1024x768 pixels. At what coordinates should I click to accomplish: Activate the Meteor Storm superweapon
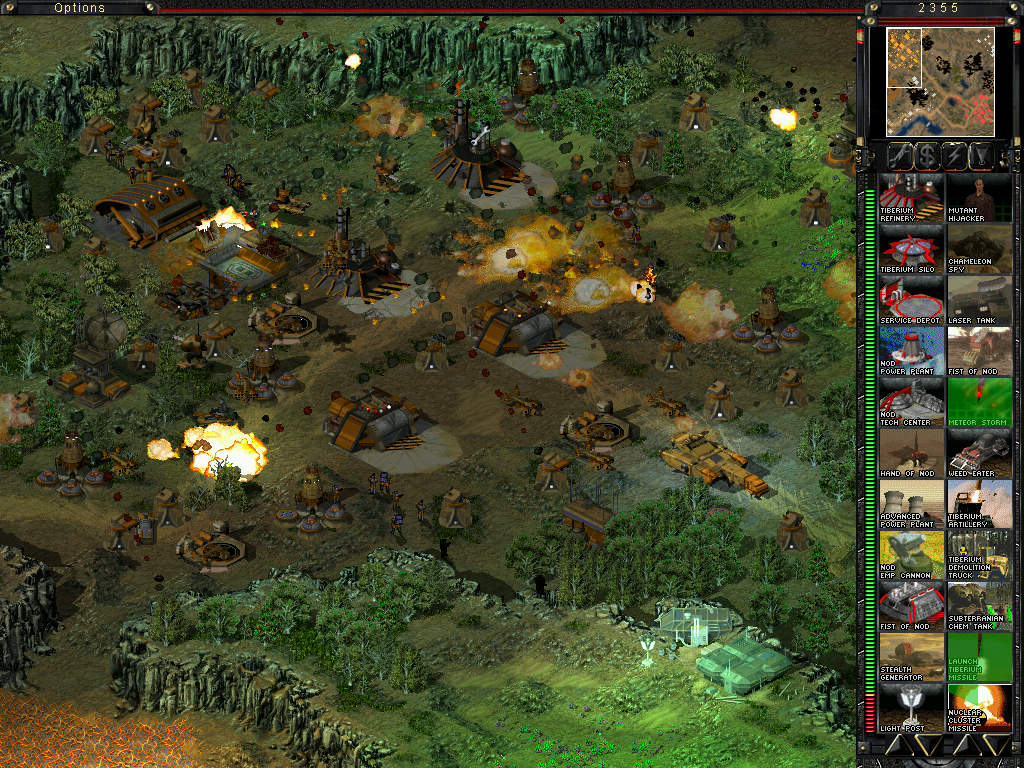[x=979, y=402]
